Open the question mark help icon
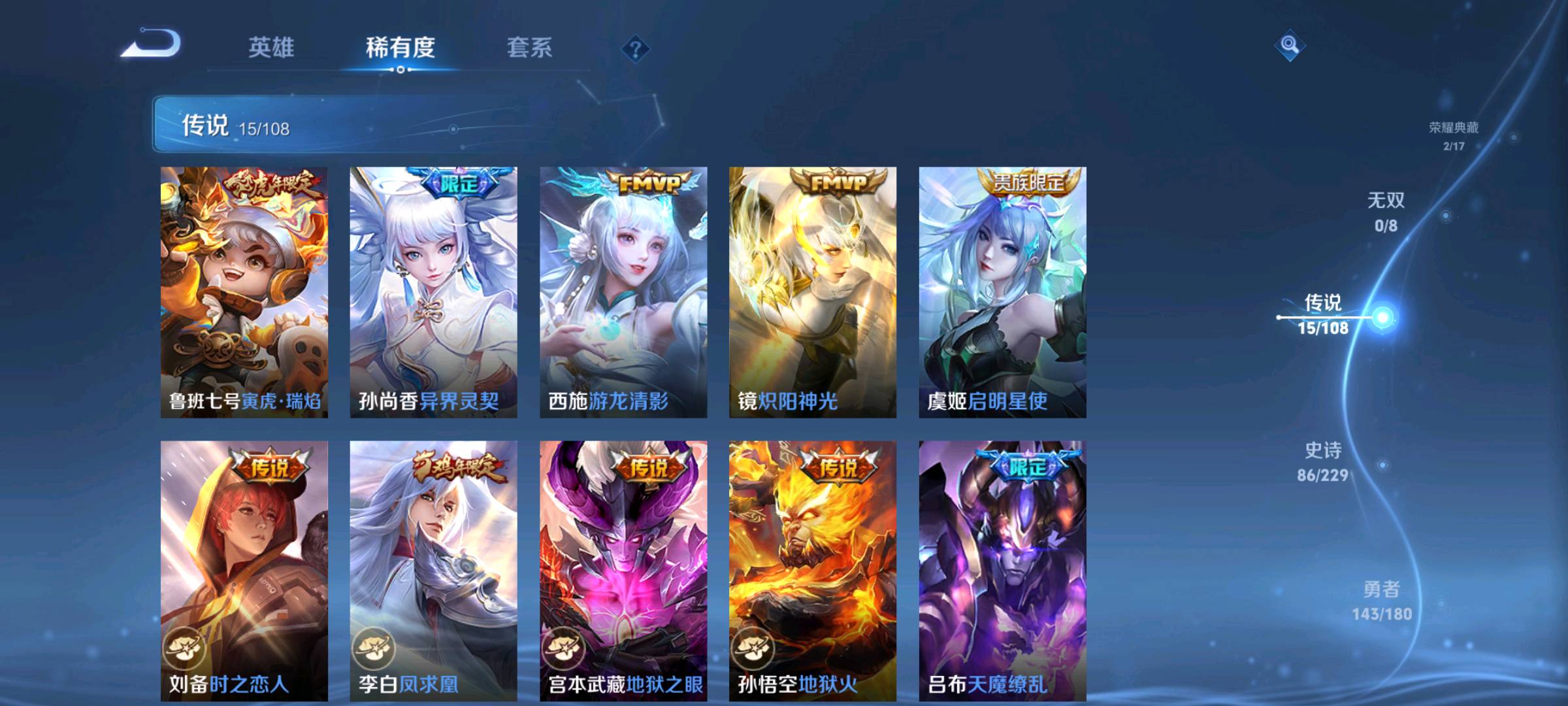 point(635,49)
